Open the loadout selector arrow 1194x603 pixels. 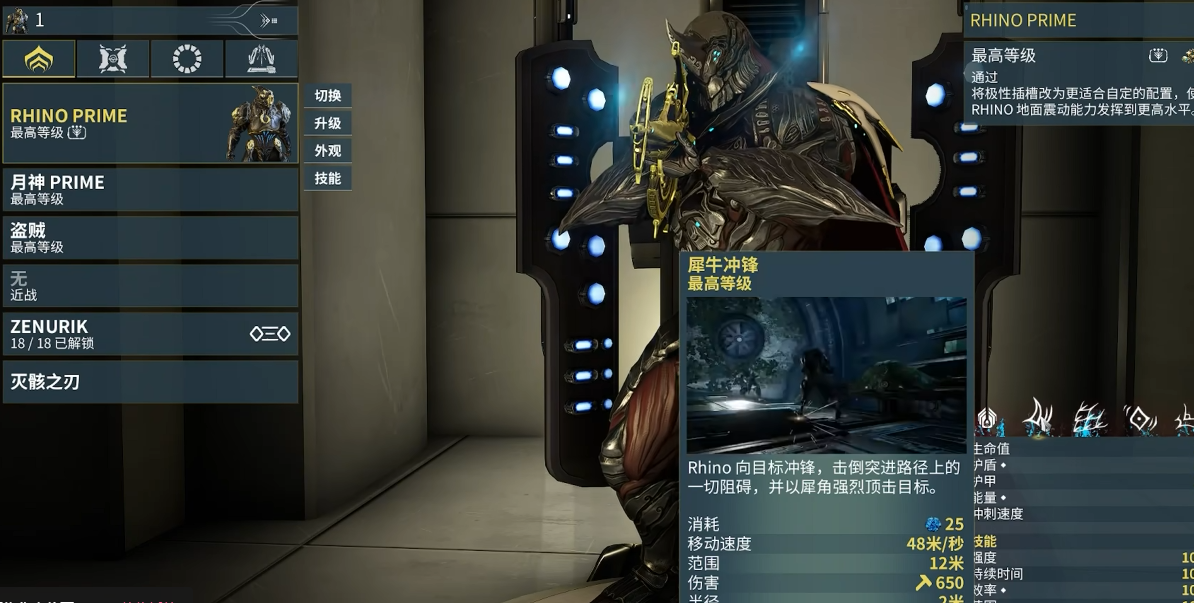point(268,20)
